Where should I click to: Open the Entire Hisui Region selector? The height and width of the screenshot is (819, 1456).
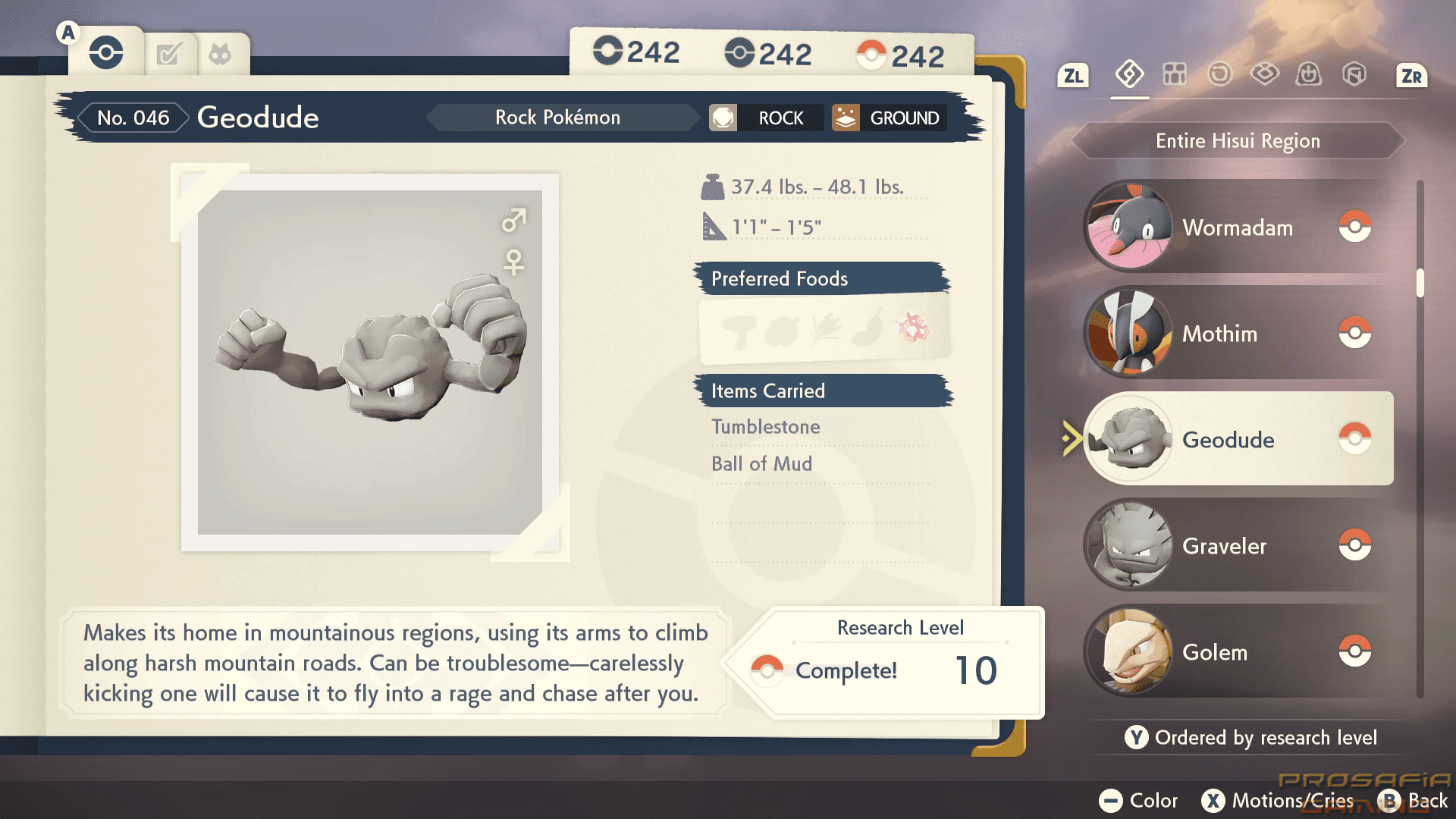click(x=1237, y=140)
